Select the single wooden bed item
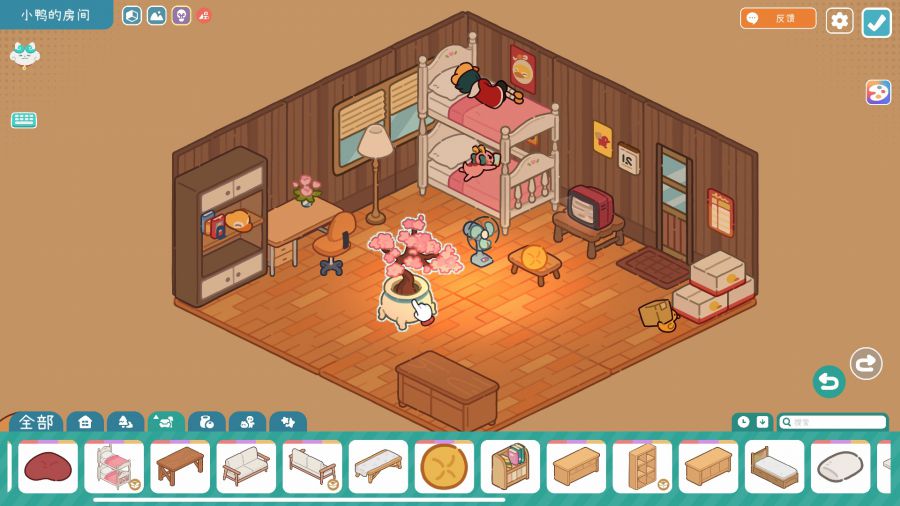The height and width of the screenshot is (506, 900). [x=774, y=467]
